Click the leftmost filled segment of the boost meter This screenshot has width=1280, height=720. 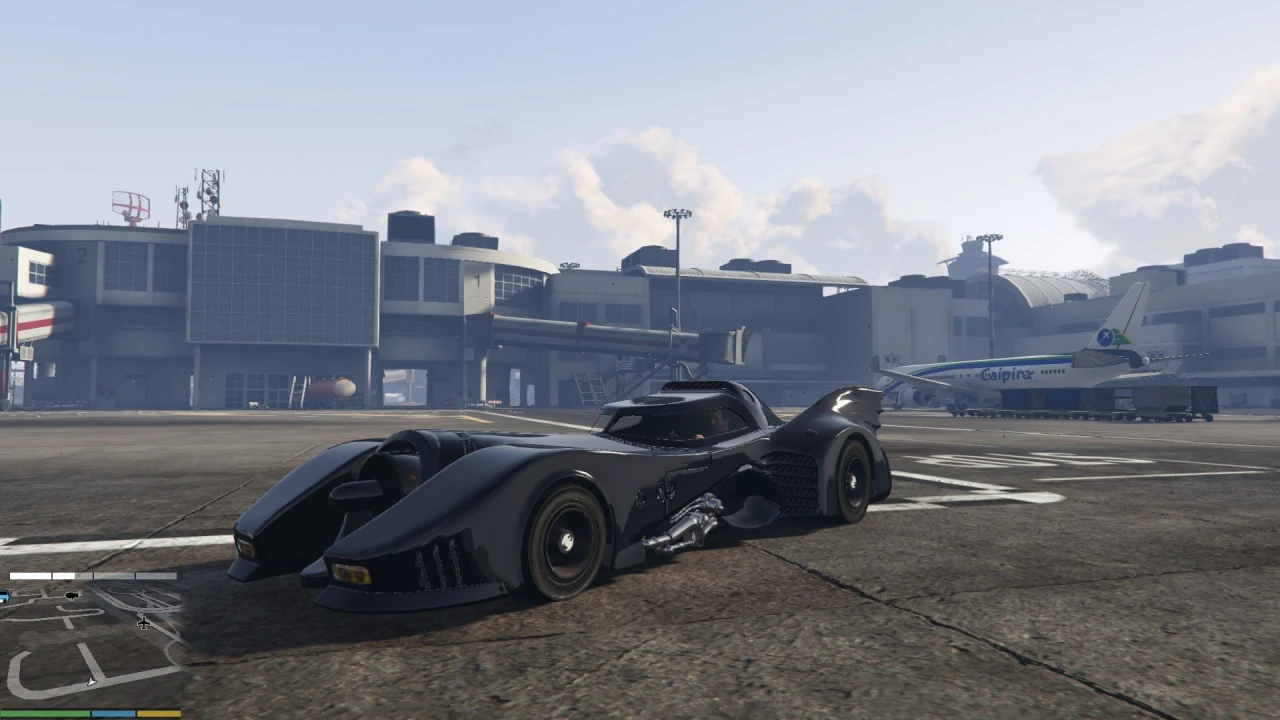coord(29,575)
